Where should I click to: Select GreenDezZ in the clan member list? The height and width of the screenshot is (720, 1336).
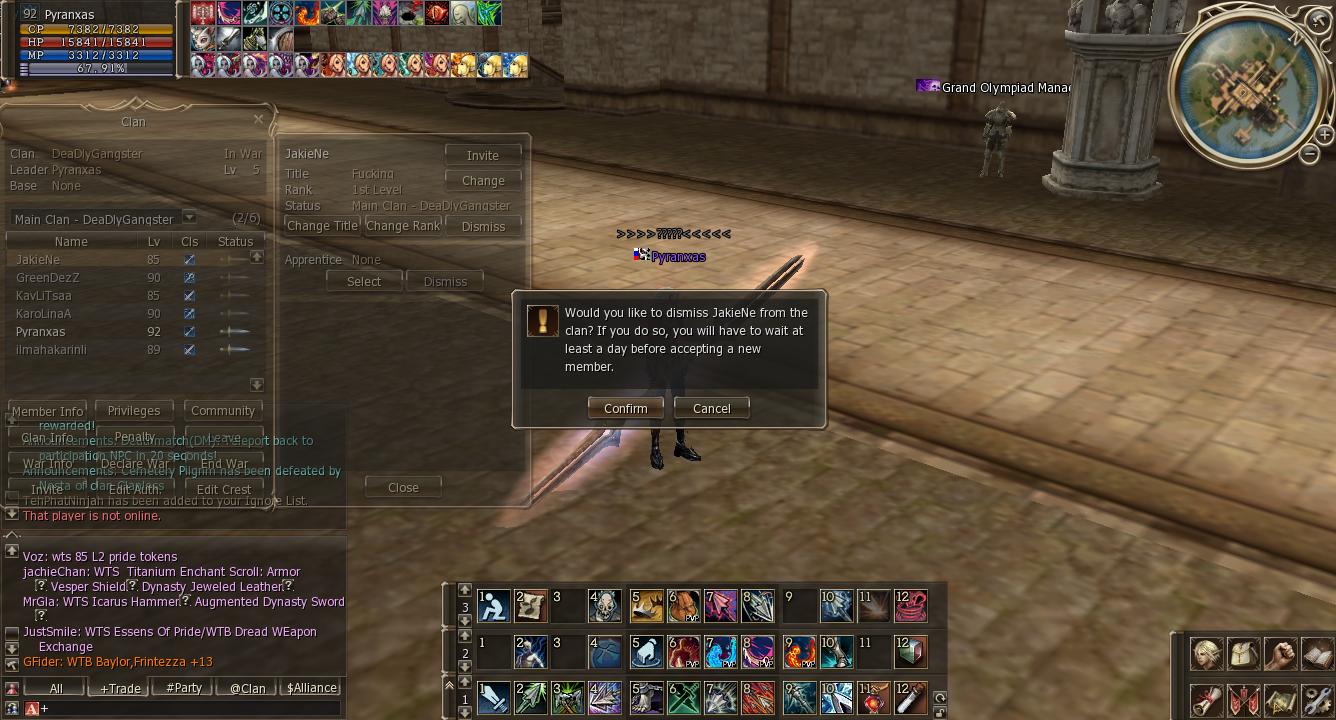(x=48, y=278)
